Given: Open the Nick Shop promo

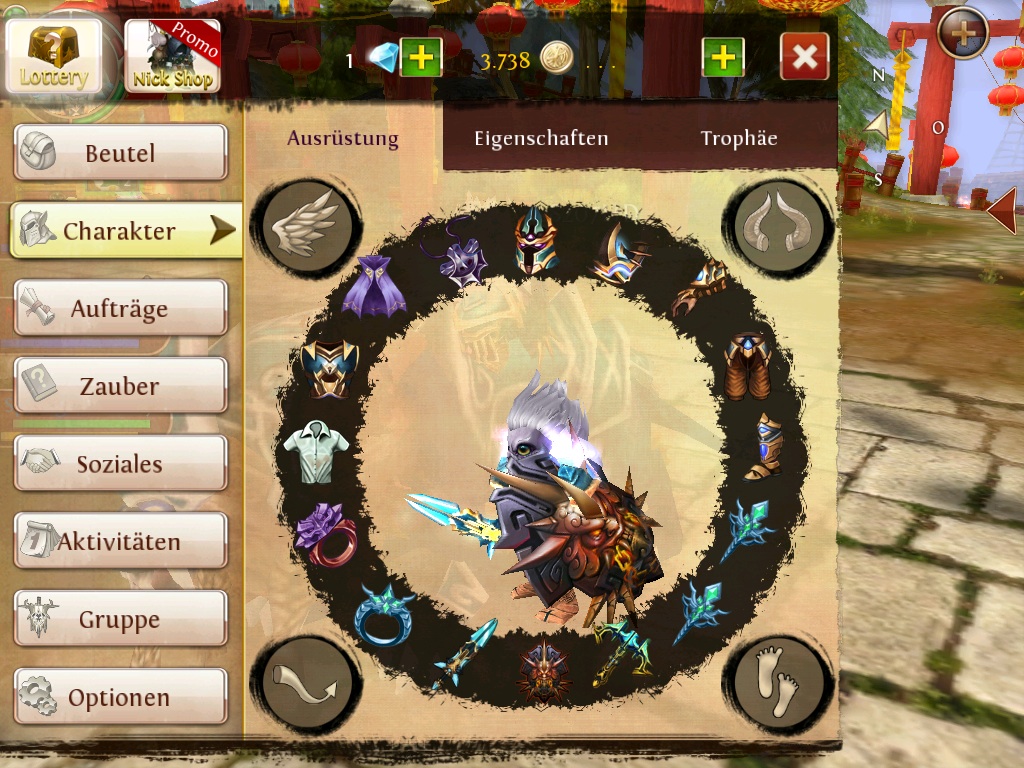Looking at the screenshot, I should (x=172, y=56).
